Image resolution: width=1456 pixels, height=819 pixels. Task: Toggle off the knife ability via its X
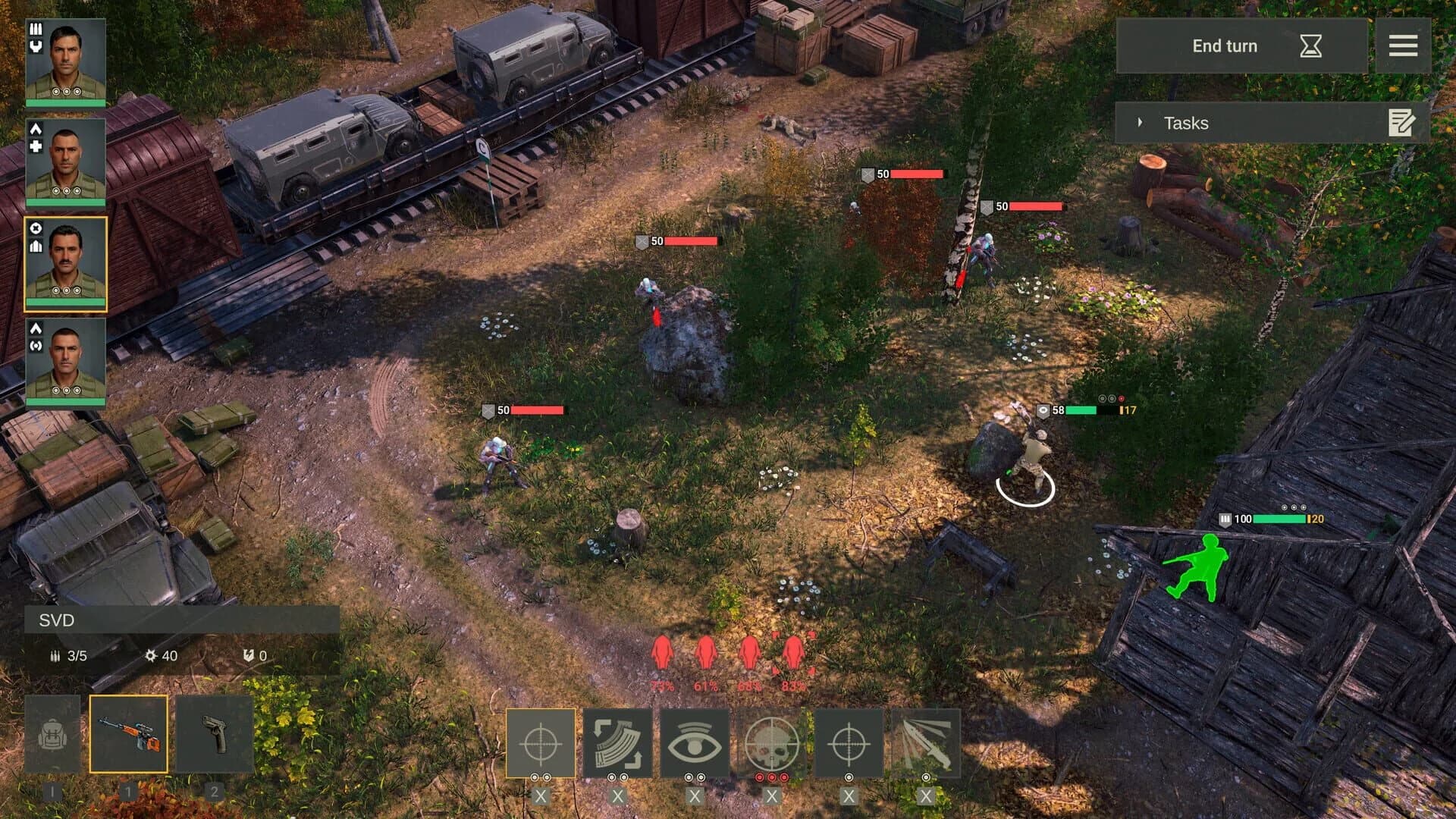tap(927, 797)
